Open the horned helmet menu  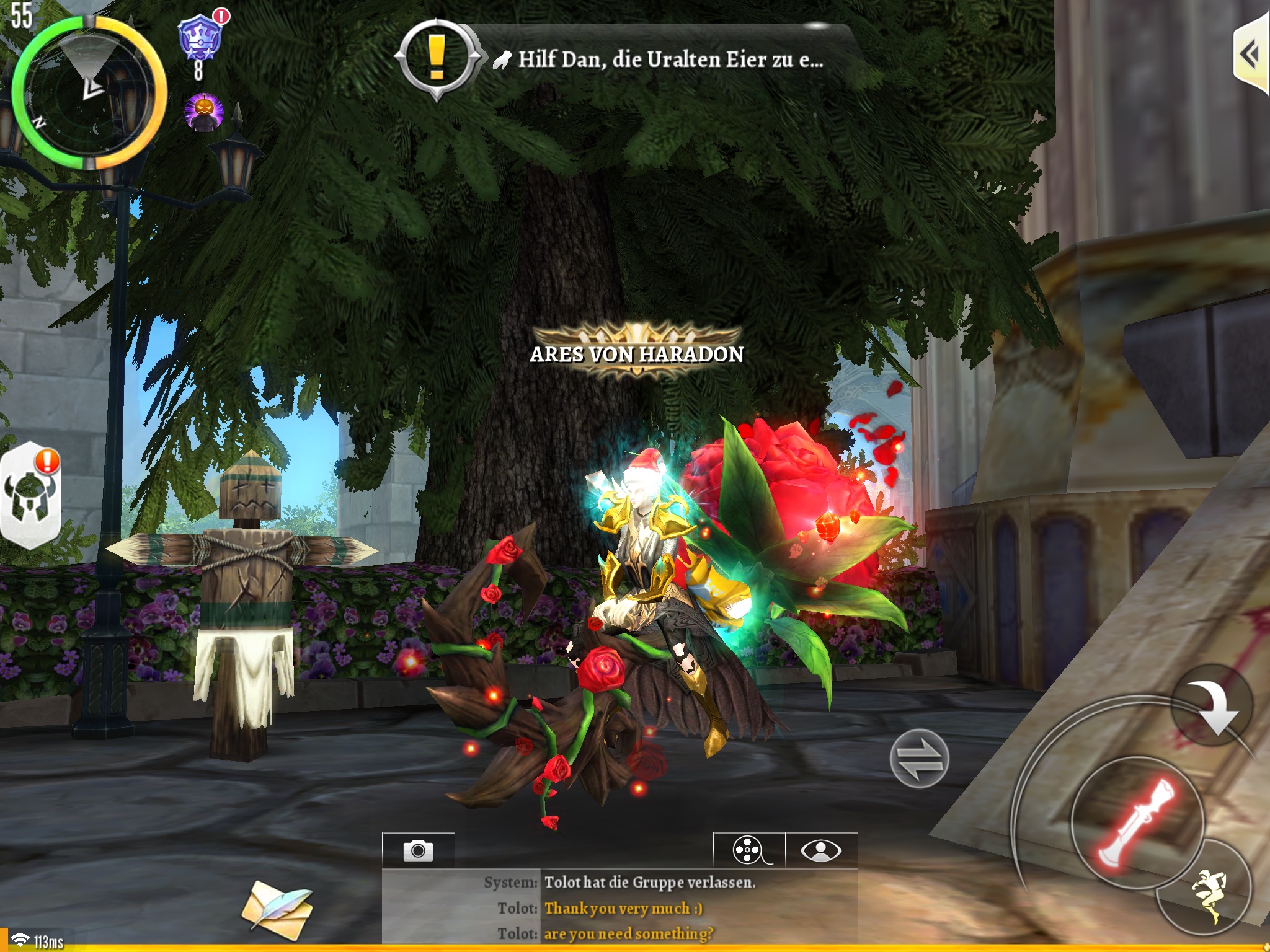pos(30,496)
